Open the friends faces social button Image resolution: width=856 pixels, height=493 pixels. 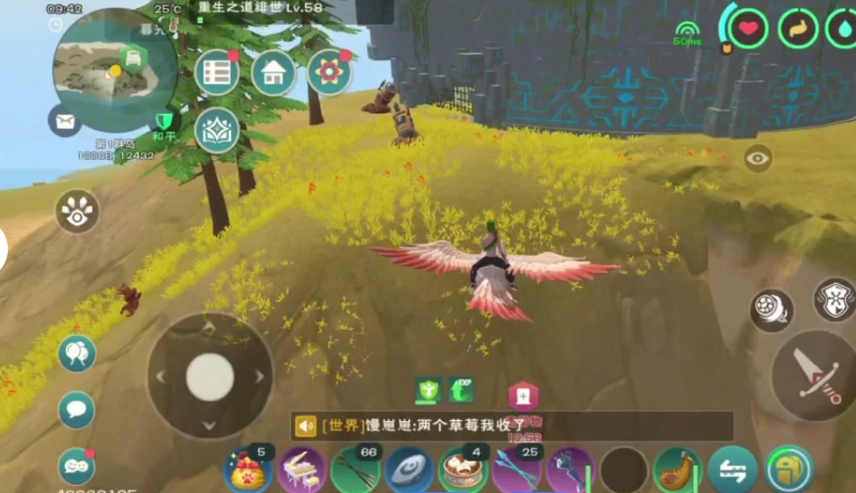tap(77, 466)
